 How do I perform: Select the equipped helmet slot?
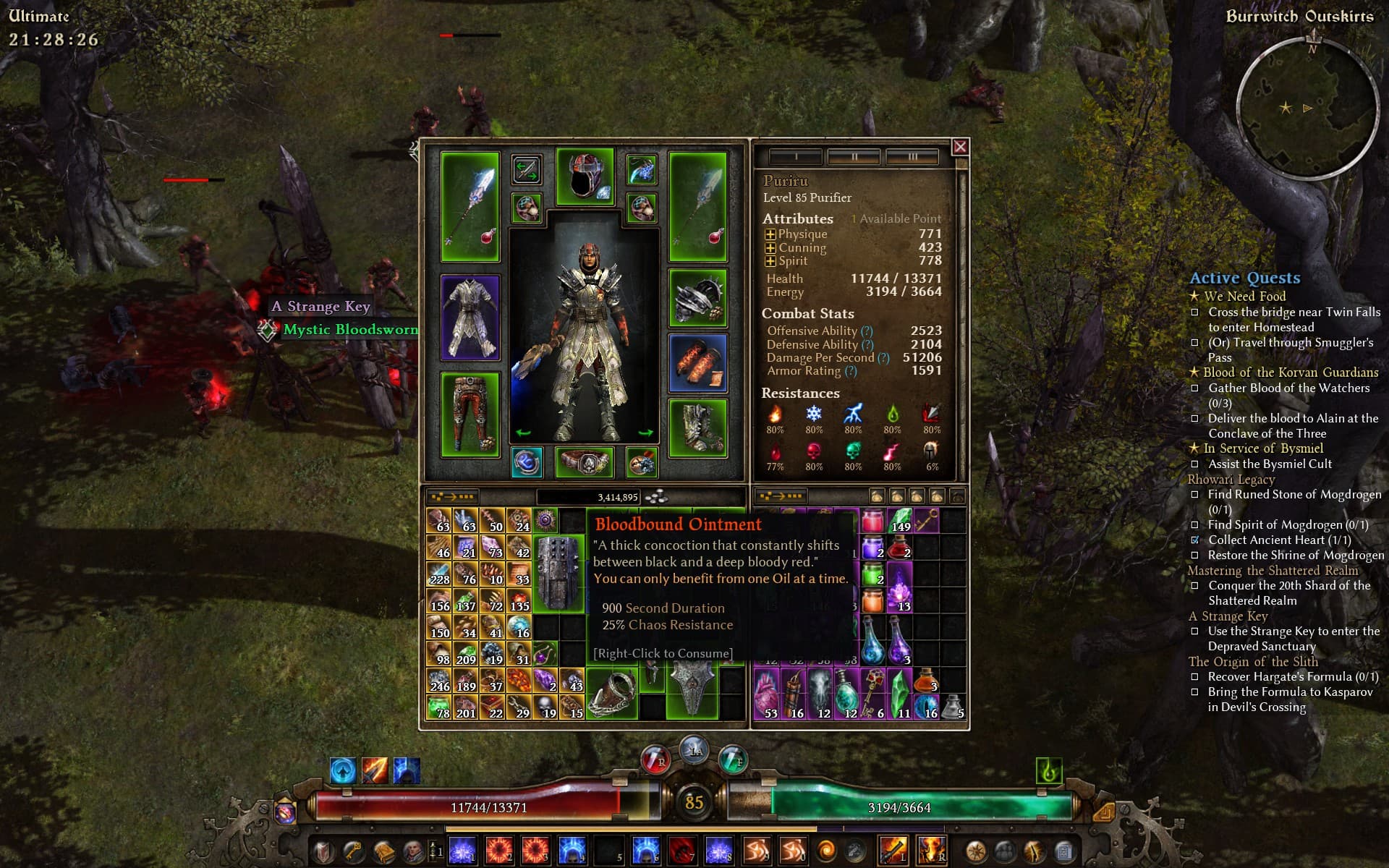585,176
